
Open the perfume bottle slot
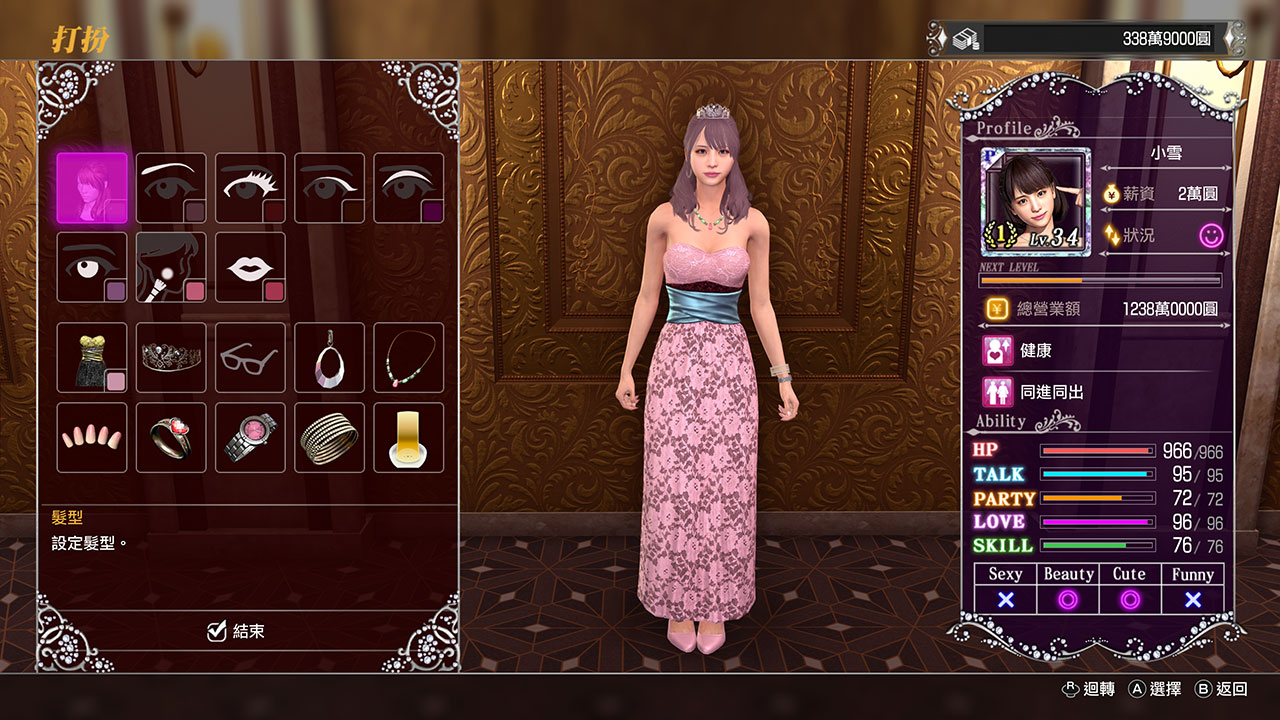(x=408, y=437)
